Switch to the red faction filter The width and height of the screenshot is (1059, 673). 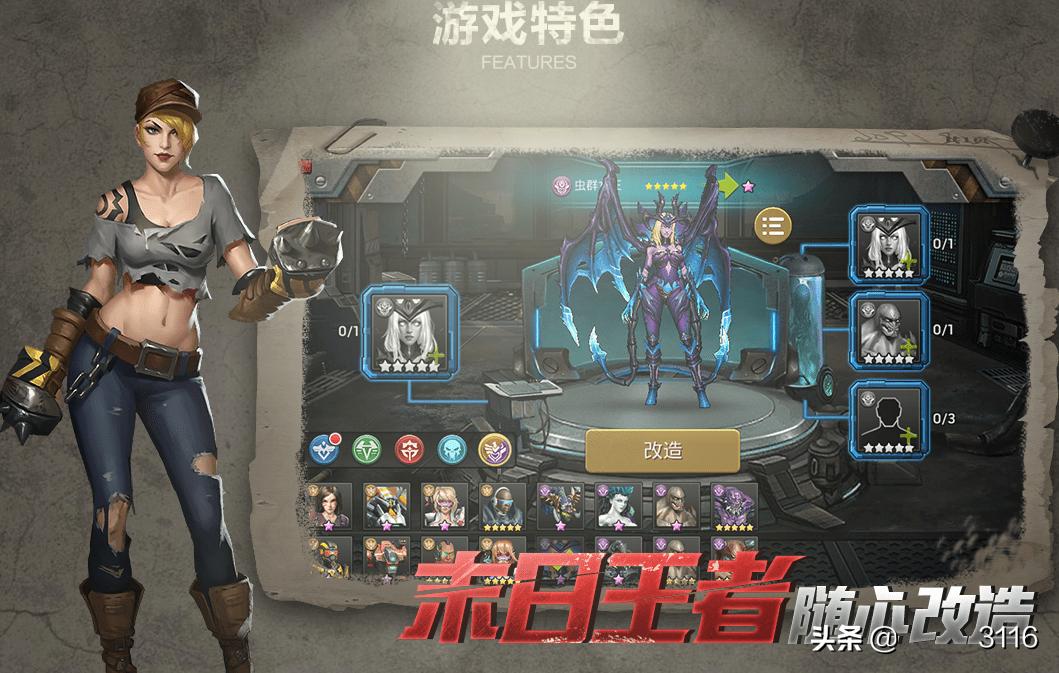coord(409,449)
